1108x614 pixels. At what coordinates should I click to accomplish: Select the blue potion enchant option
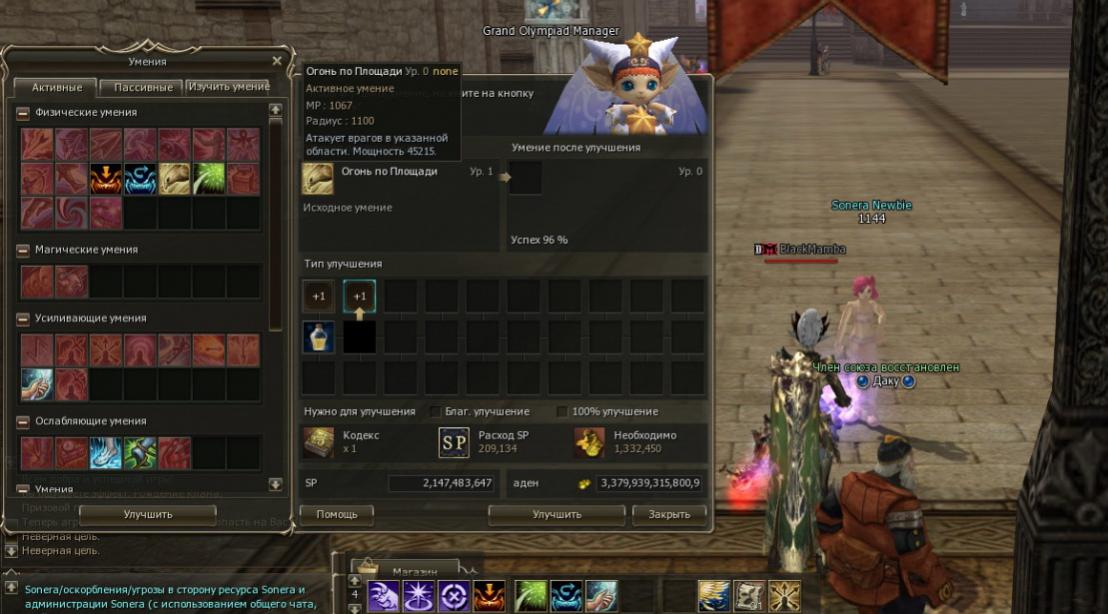click(318, 337)
